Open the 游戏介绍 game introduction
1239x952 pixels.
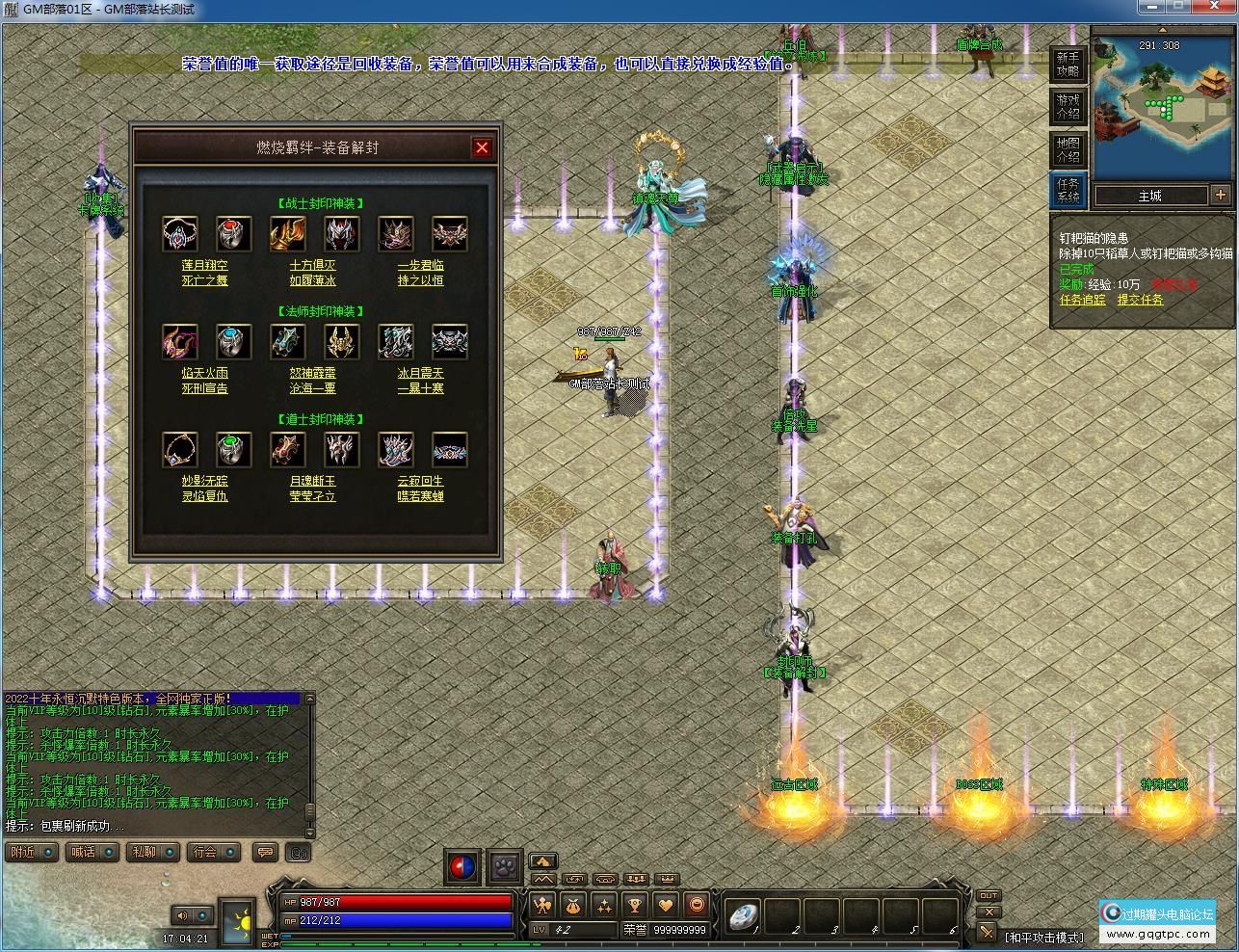pos(1068,106)
